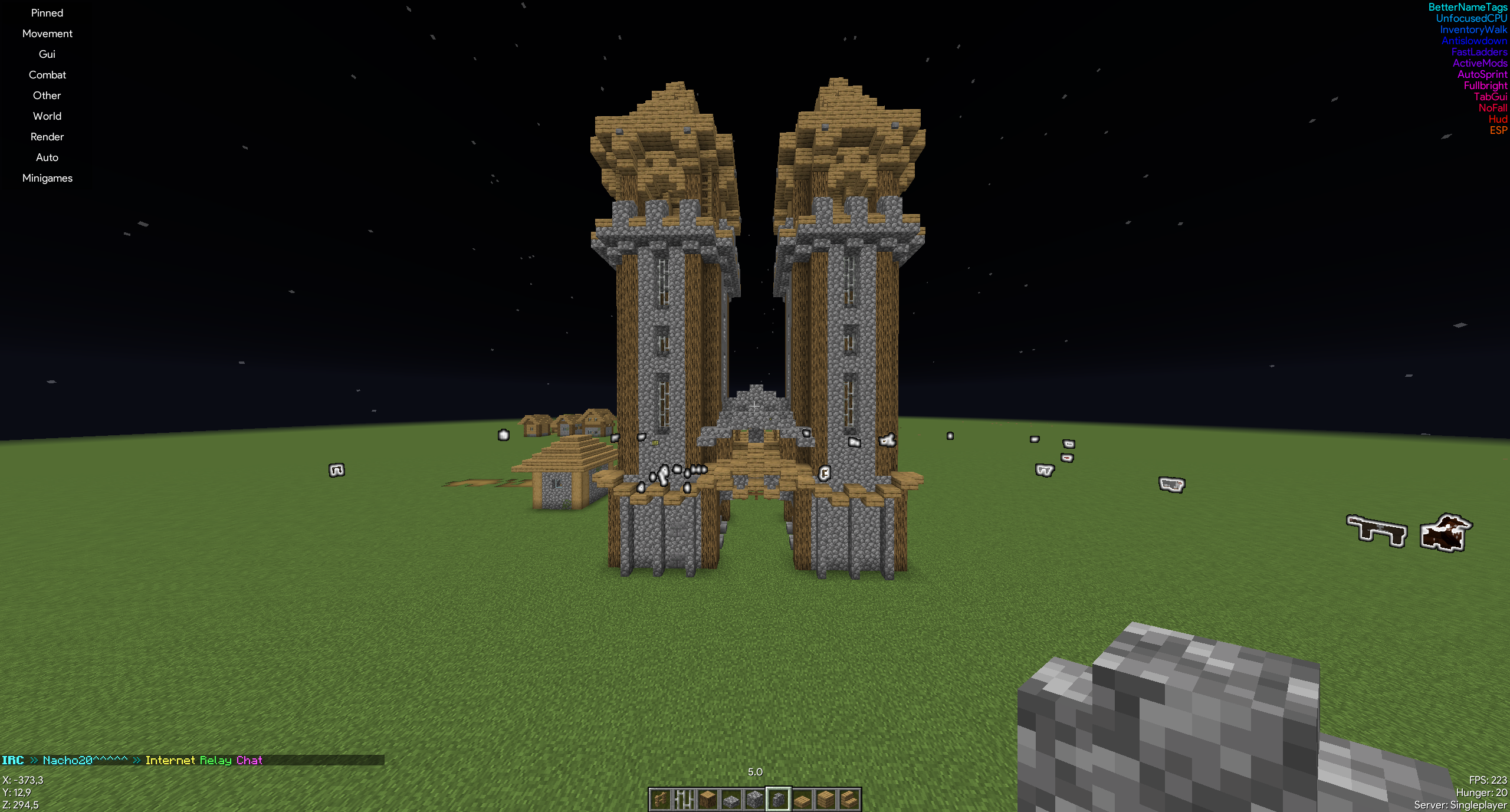Viewport: 1510px width, 812px height.
Task: Select the iron bars hotbar slot
Action: click(684, 800)
